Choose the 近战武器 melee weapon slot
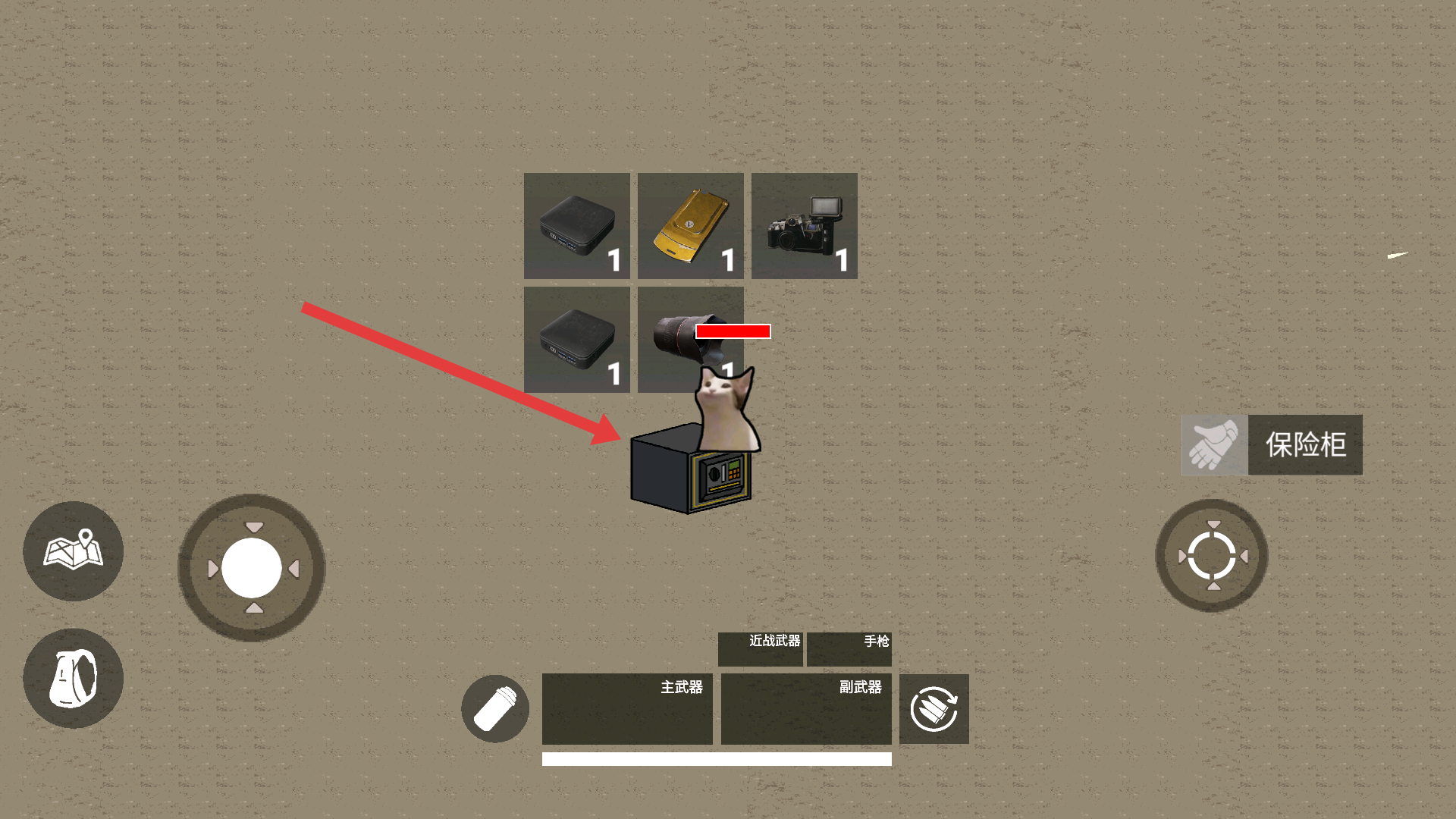This screenshot has width=1456, height=819. (x=760, y=649)
